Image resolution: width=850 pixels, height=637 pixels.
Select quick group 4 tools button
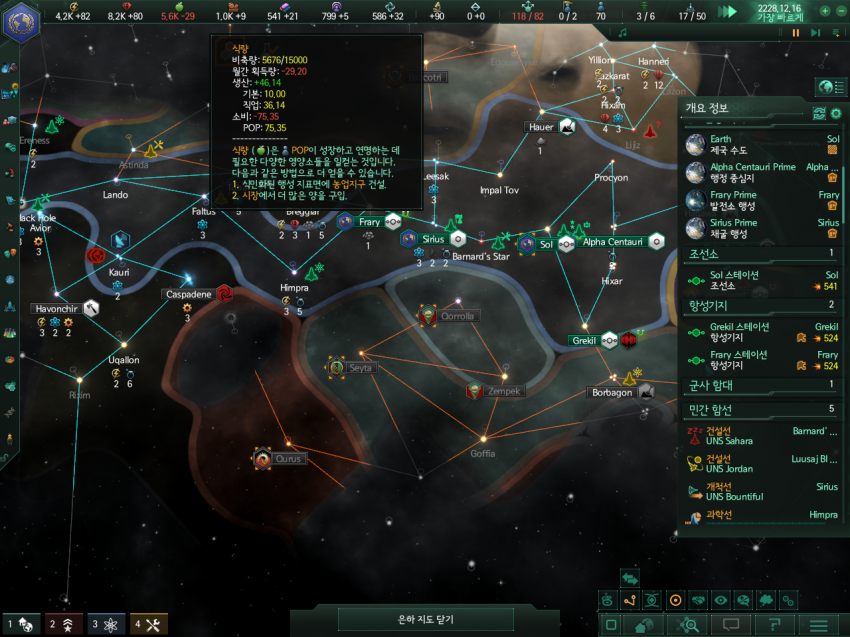tap(148, 624)
